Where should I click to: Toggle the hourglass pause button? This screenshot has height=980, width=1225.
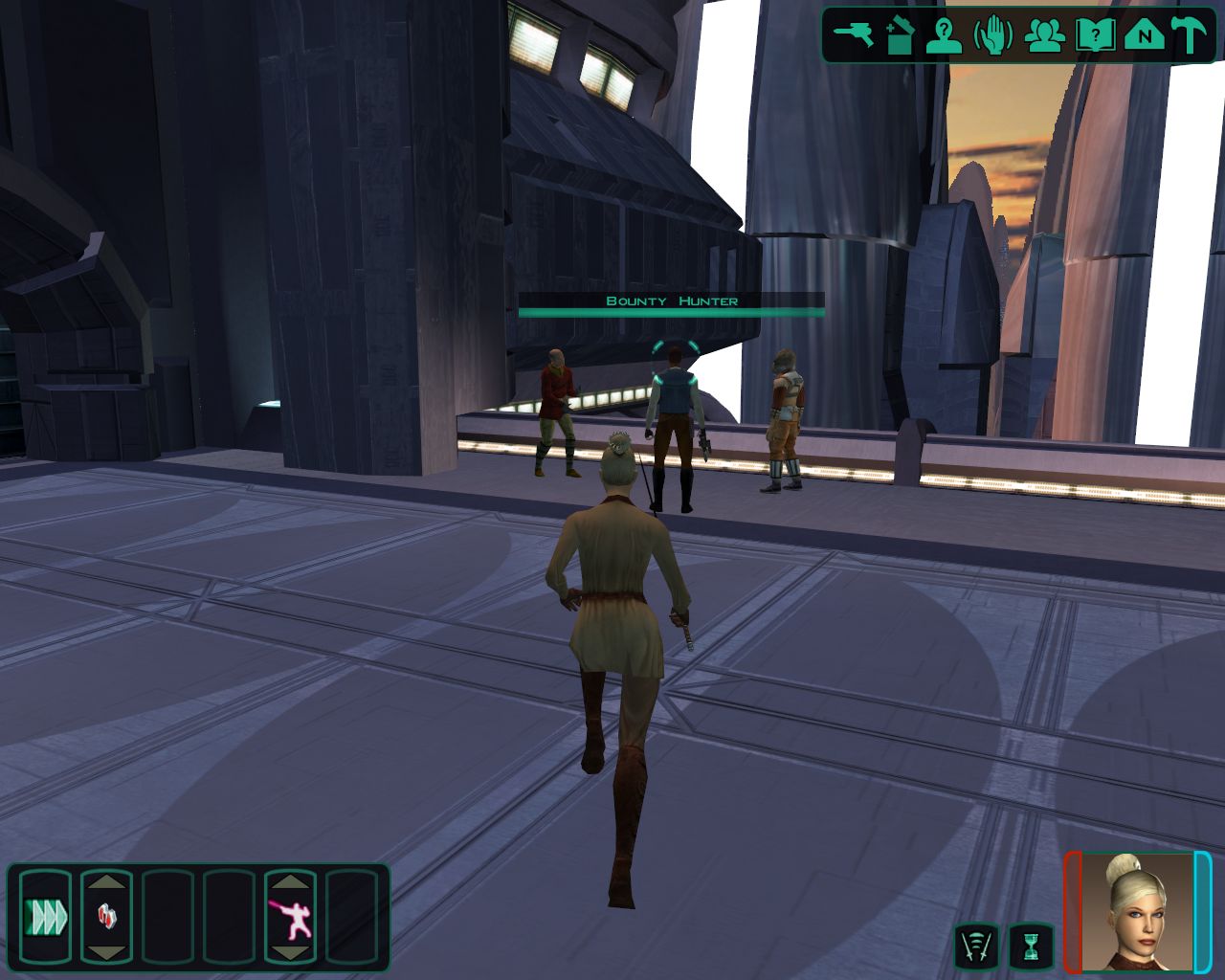click(x=1031, y=946)
